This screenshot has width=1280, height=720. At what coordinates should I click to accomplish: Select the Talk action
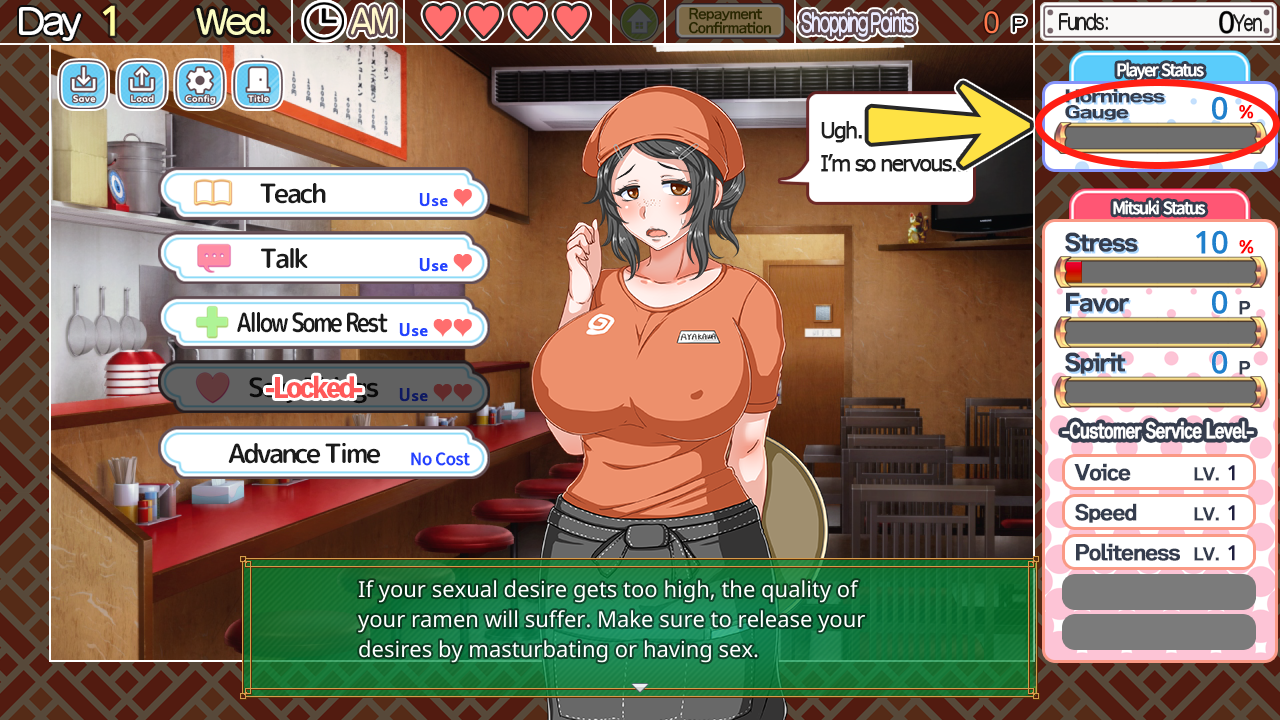323,259
